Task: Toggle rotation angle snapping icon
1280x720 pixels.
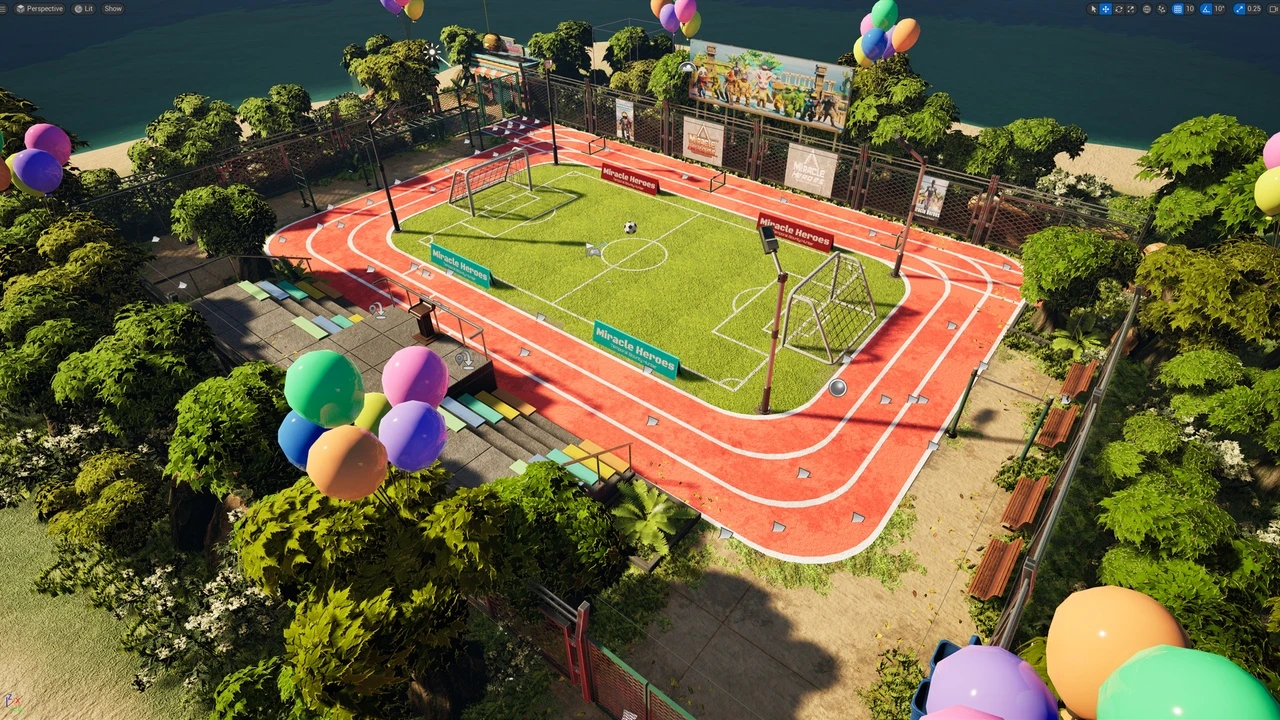Action: (x=1205, y=9)
